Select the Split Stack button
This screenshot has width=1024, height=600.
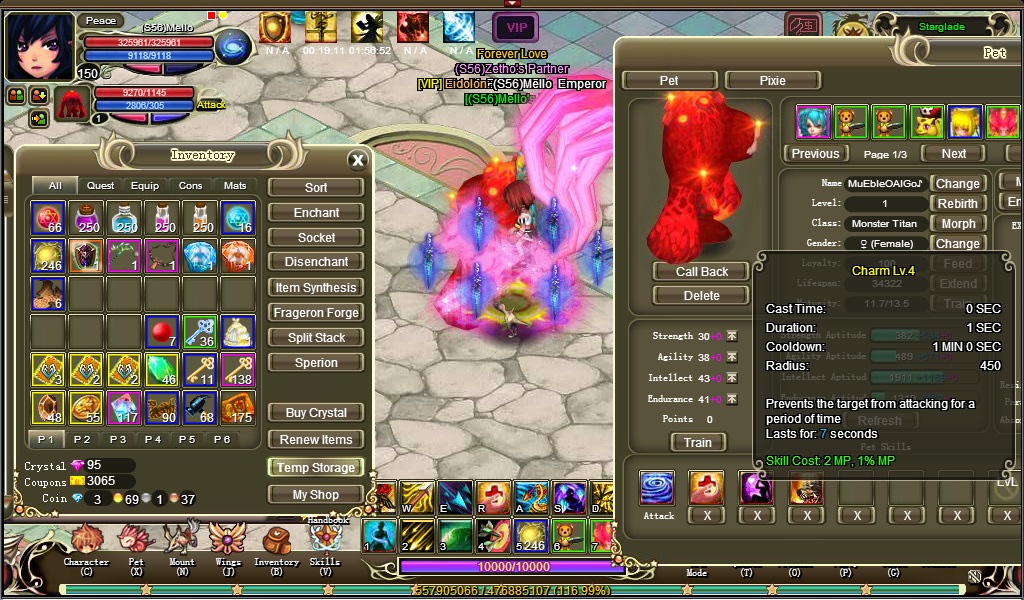pos(316,338)
